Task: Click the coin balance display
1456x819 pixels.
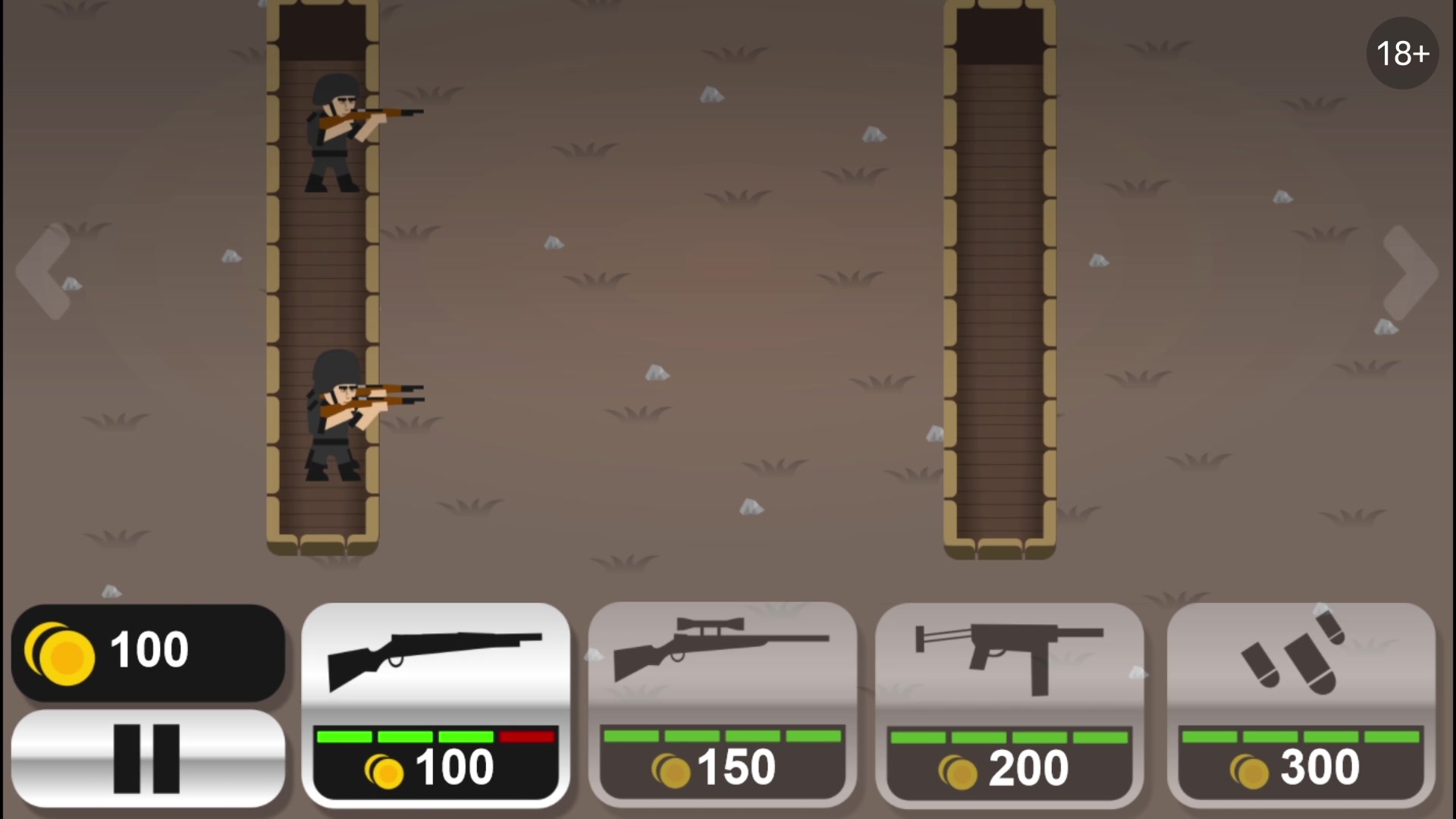Action: (149, 651)
